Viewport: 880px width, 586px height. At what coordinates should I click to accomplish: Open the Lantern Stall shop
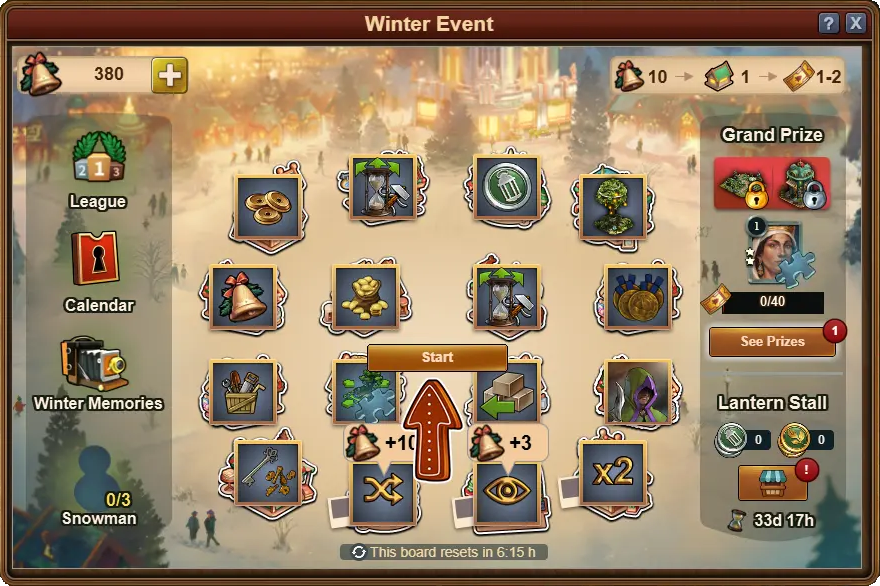pyautogui.click(x=772, y=482)
